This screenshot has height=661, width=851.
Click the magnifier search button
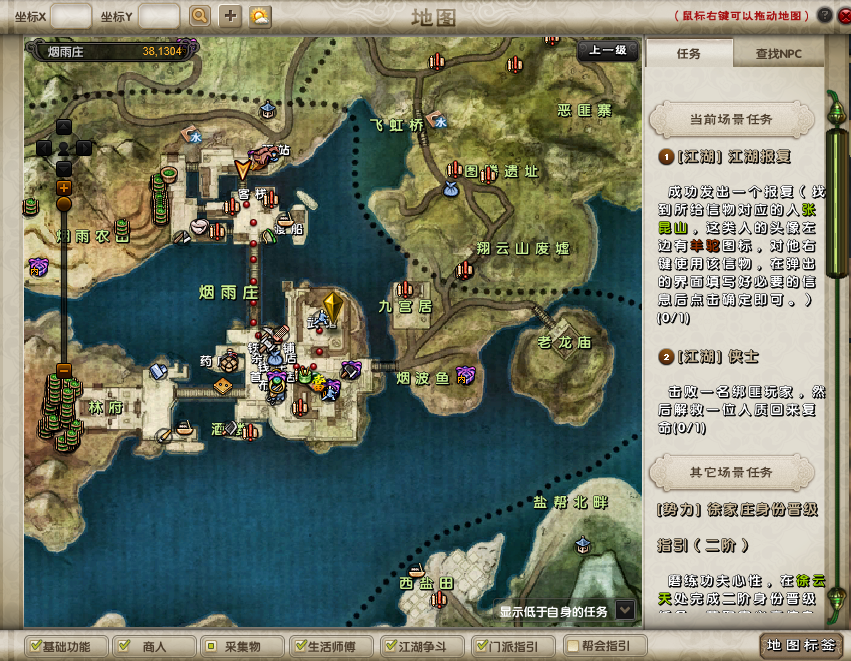coord(200,16)
